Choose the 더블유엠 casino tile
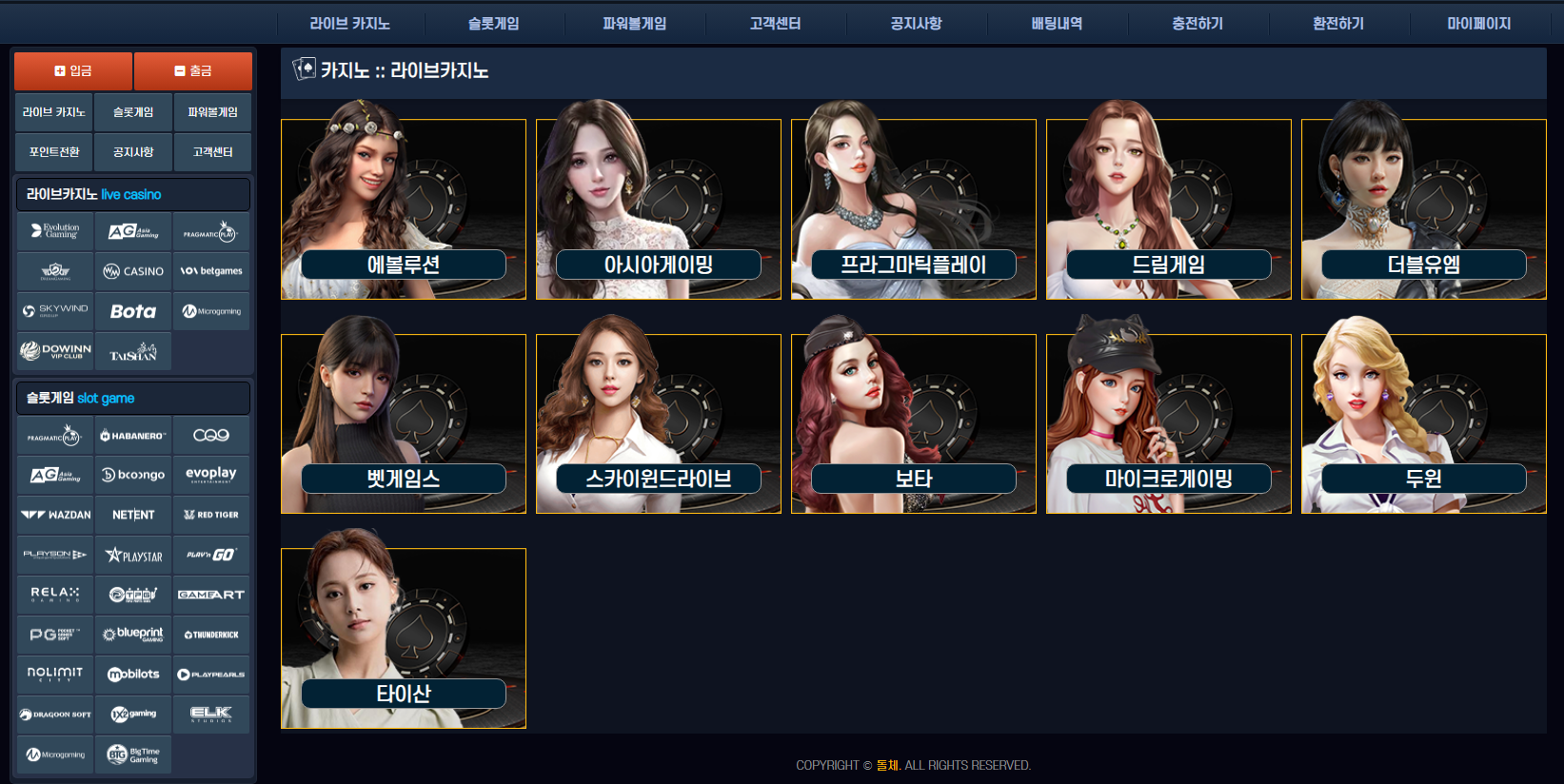Screen dimensions: 1564x784 click(x=1424, y=209)
